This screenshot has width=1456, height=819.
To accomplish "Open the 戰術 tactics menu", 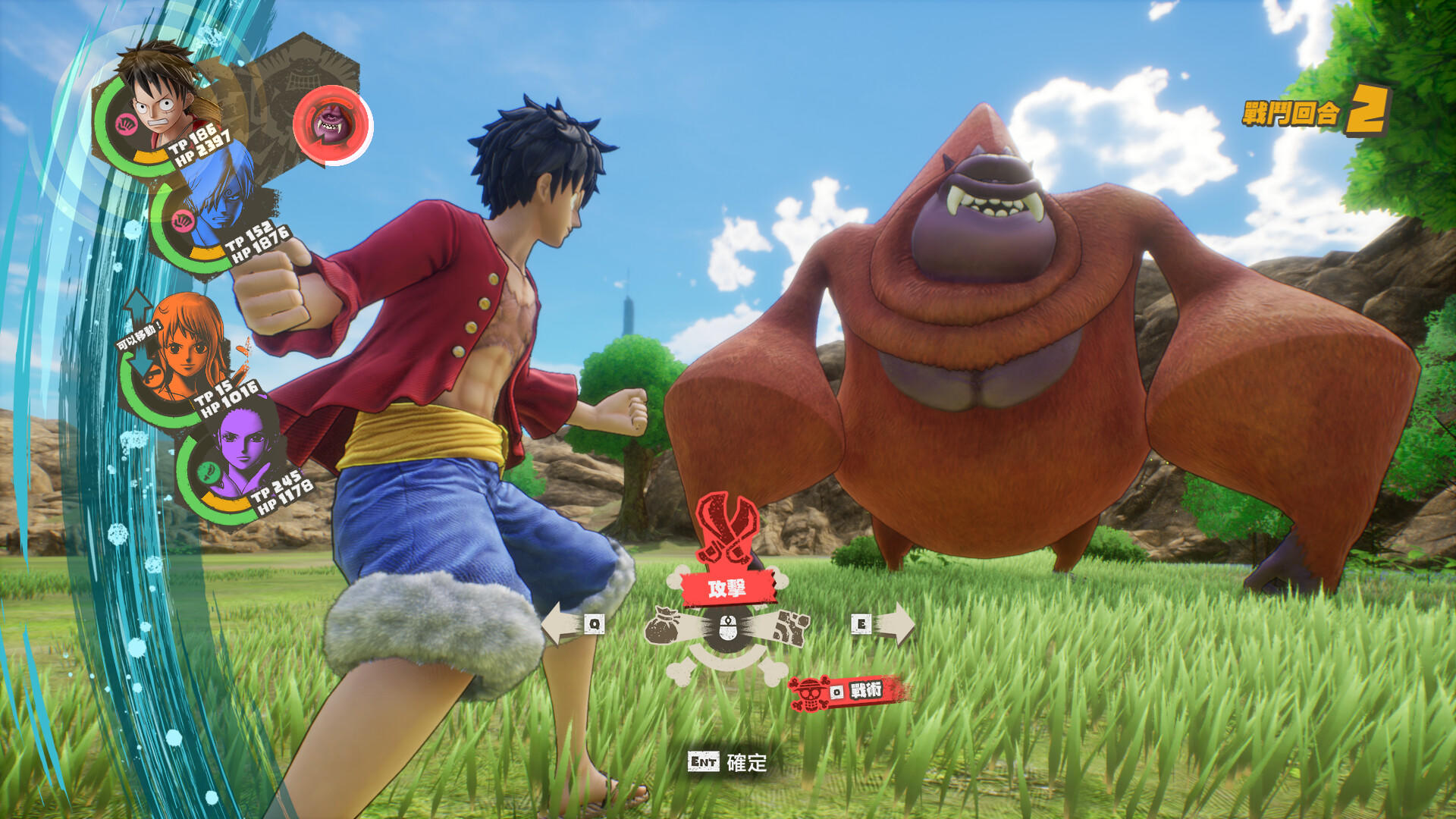I will pyautogui.click(x=849, y=692).
